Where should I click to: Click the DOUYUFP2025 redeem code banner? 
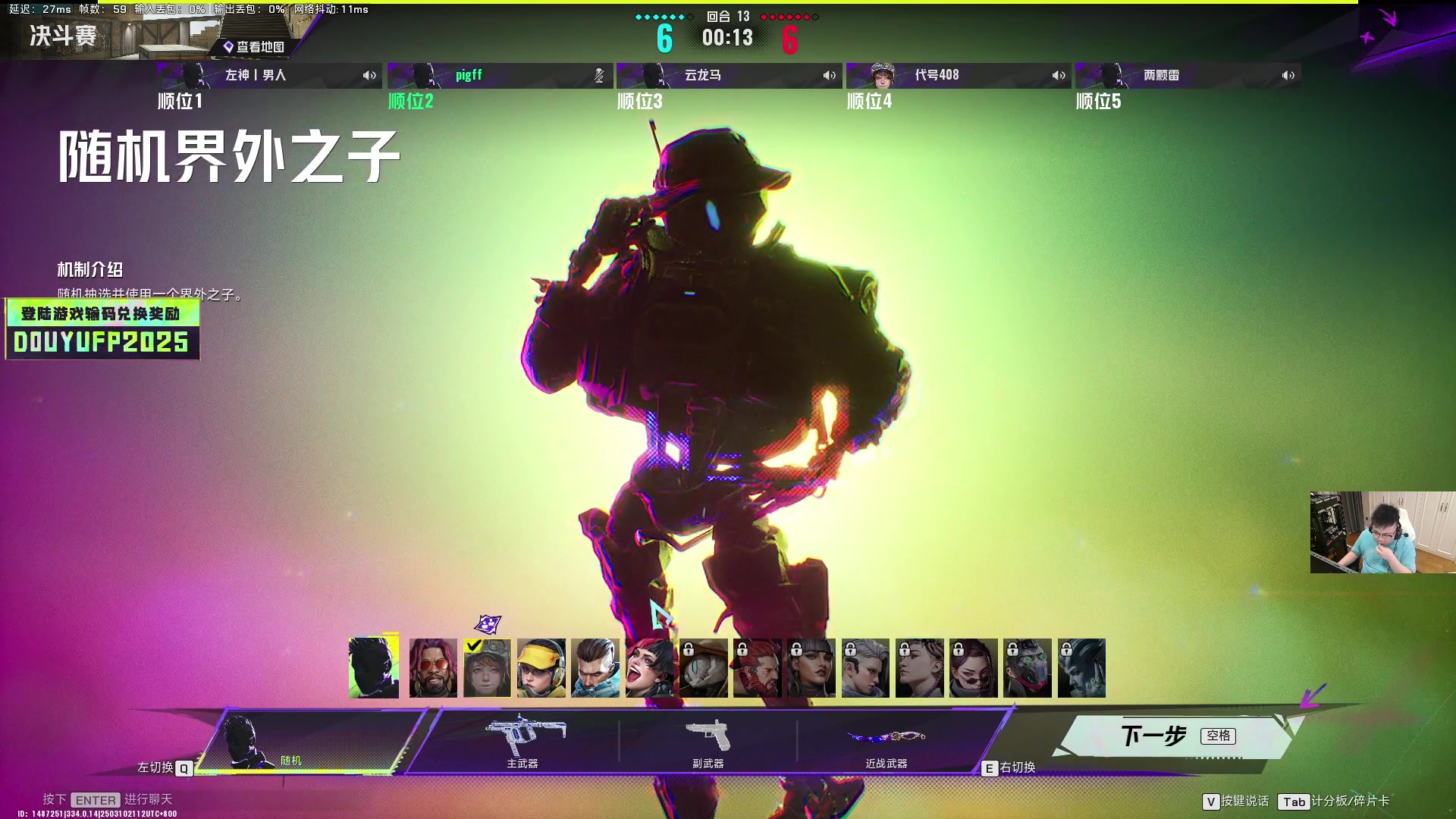tap(102, 329)
